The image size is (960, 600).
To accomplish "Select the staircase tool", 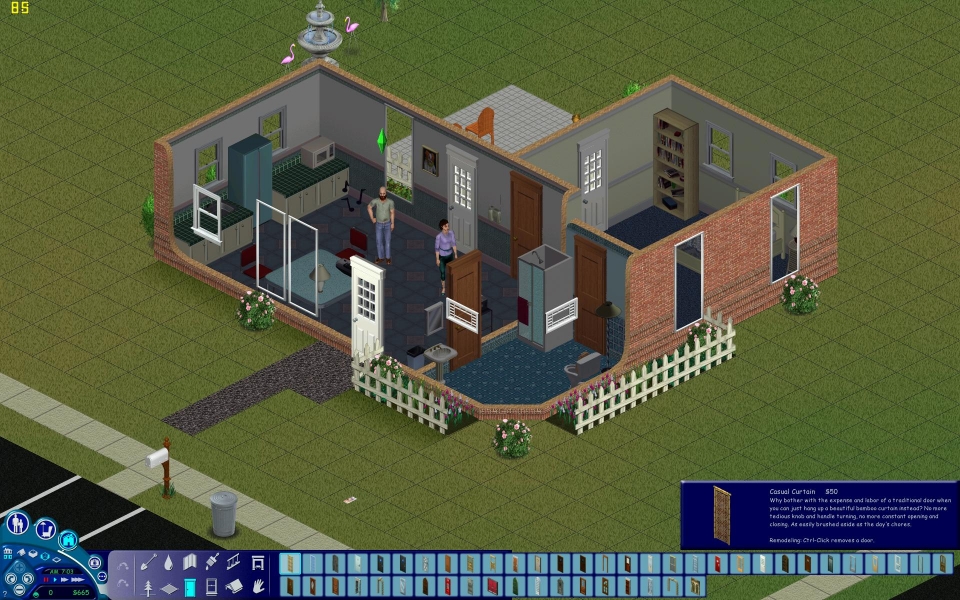I will [234, 563].
